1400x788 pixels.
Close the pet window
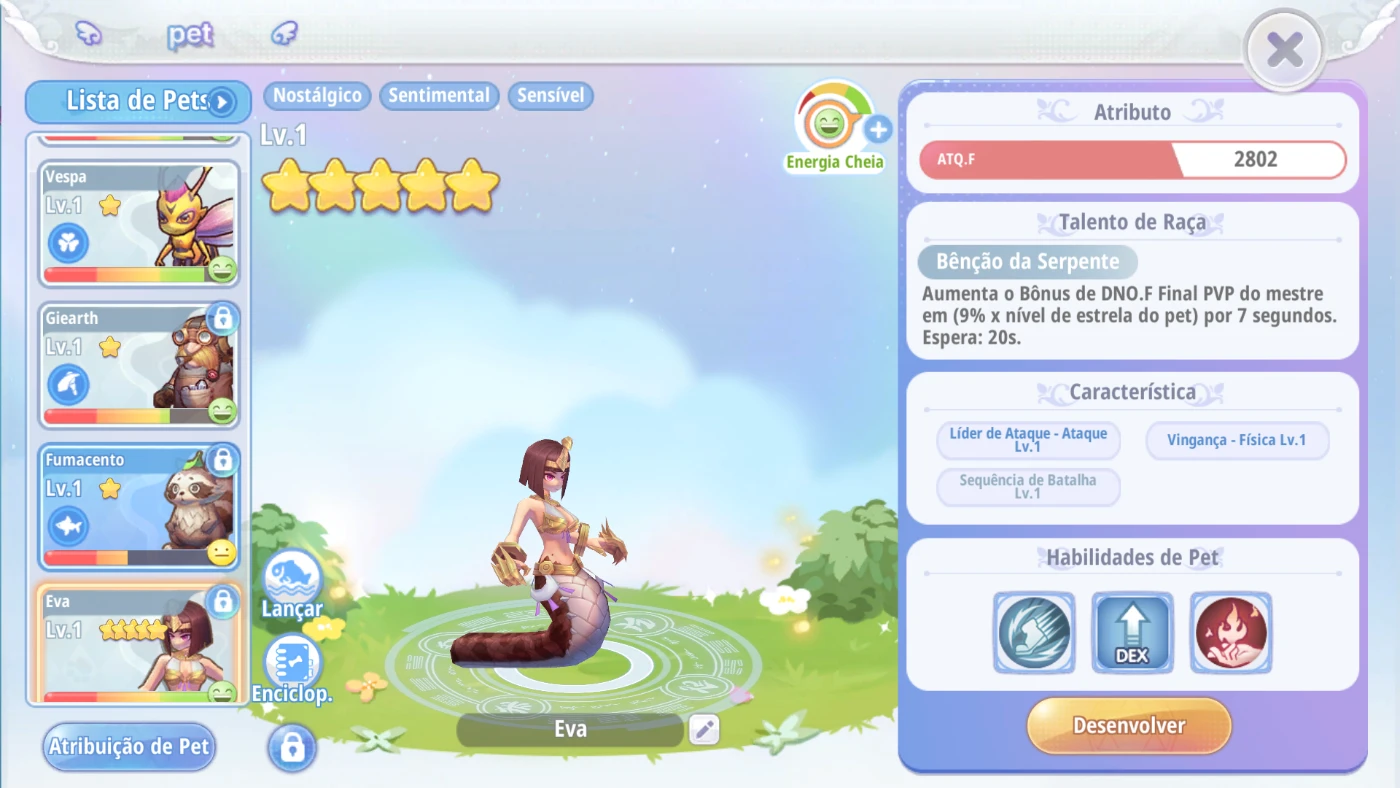coord(1284,50)
